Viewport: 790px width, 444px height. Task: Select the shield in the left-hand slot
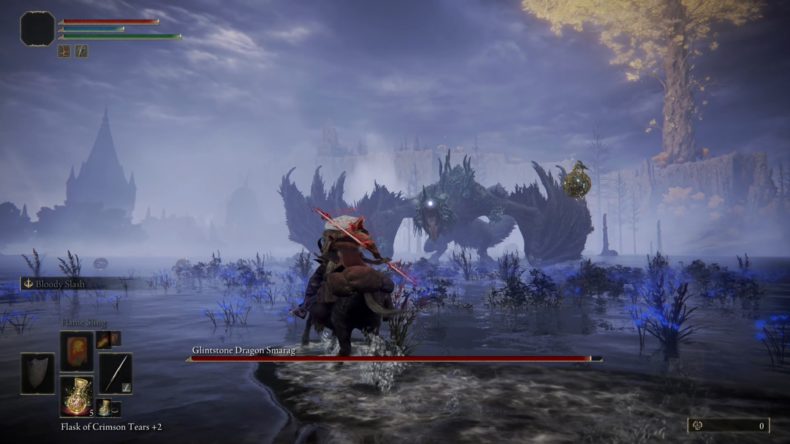[x=38, y=373]
